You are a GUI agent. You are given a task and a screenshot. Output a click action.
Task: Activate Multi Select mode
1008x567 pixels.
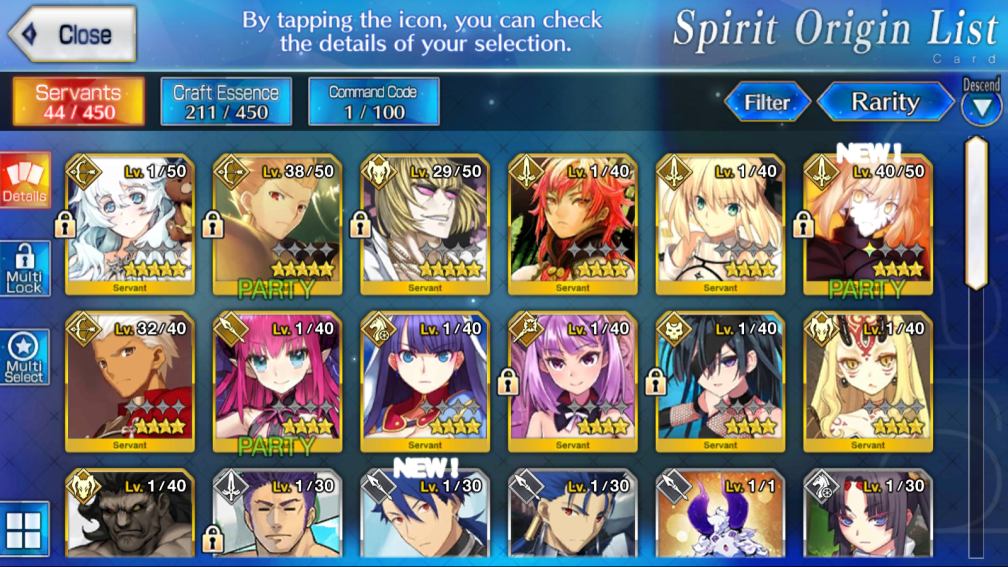(24, 357)
